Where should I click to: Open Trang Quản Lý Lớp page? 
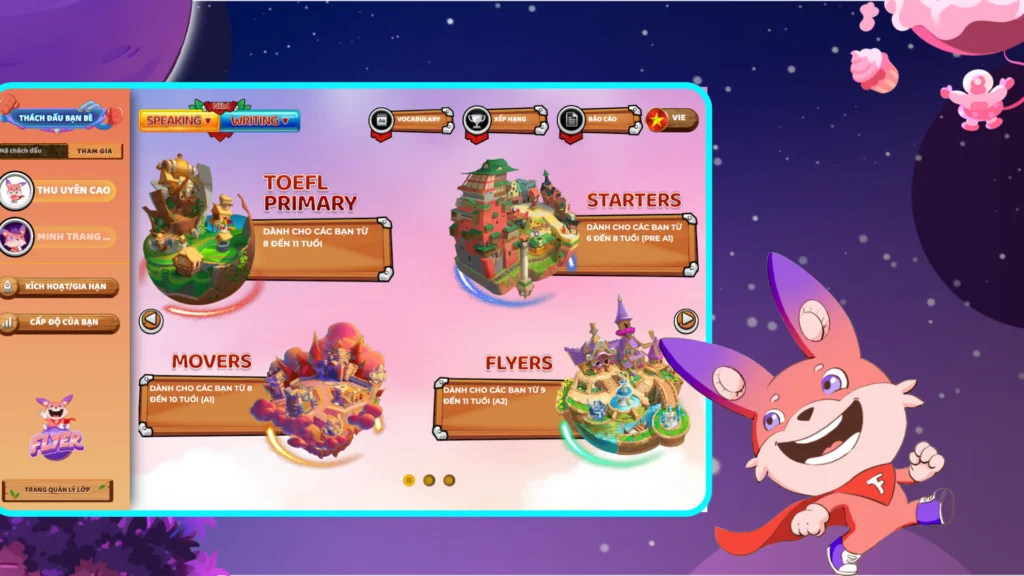[x=57, y=491]
